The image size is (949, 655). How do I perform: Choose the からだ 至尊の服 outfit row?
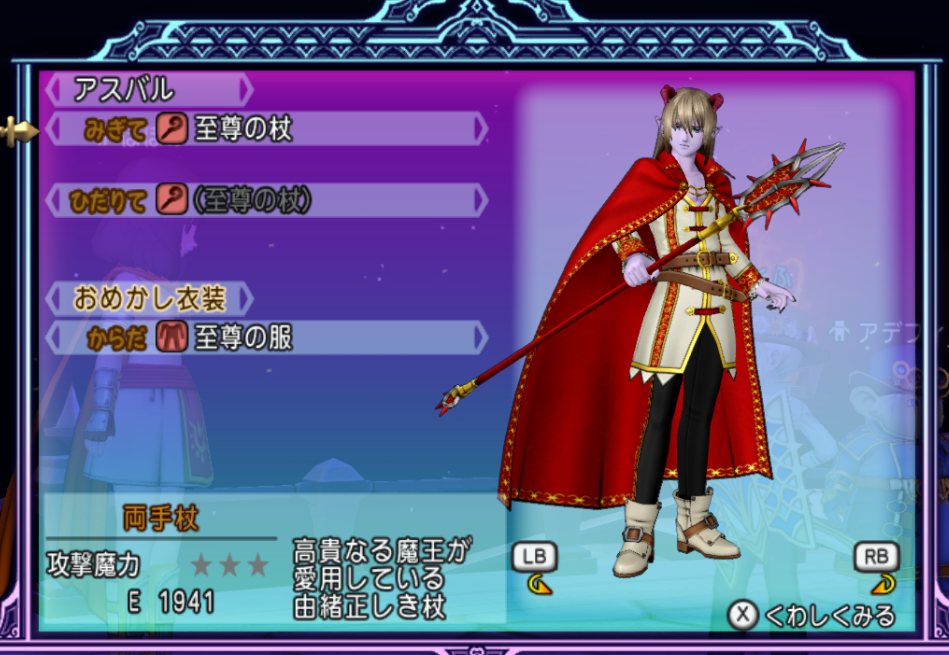[x=267, y=338]
